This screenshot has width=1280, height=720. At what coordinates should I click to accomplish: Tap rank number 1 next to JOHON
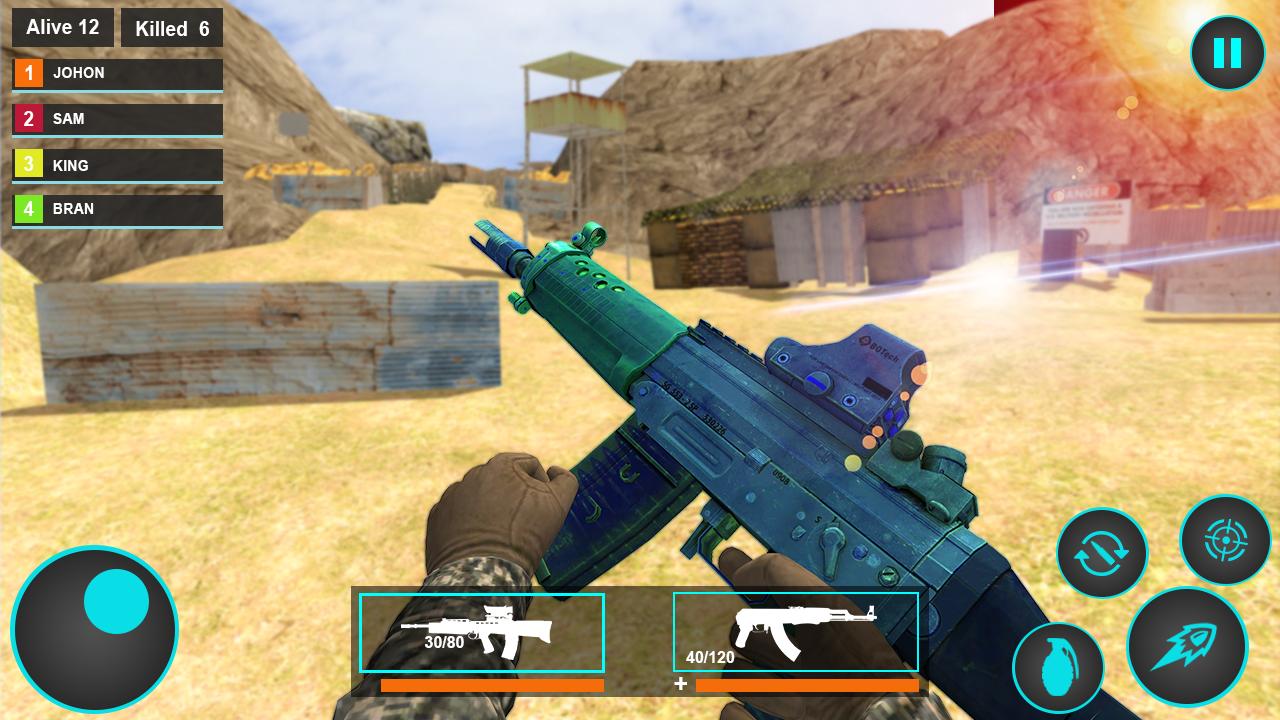27,72
